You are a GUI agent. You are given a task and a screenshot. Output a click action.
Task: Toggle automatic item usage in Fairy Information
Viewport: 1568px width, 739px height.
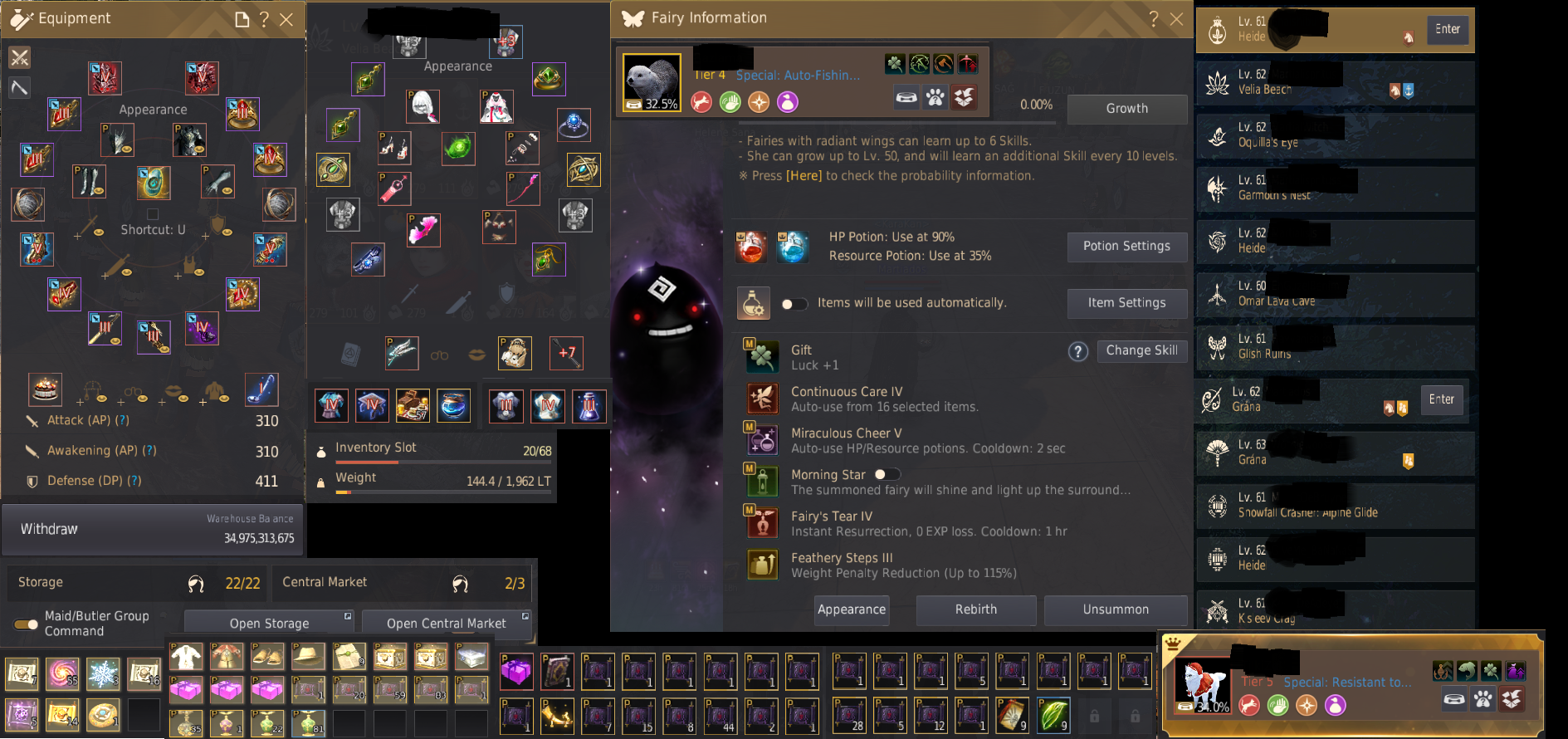[794, 304]
